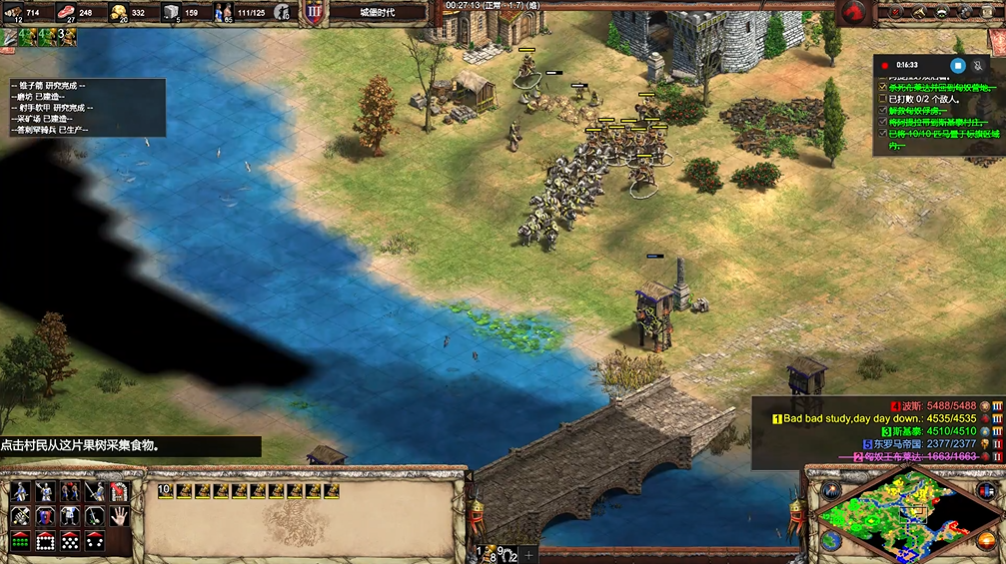Viewport: 1006px width, 564px height.
Task: Select the box formation button
Action: [x=45, y=541]
